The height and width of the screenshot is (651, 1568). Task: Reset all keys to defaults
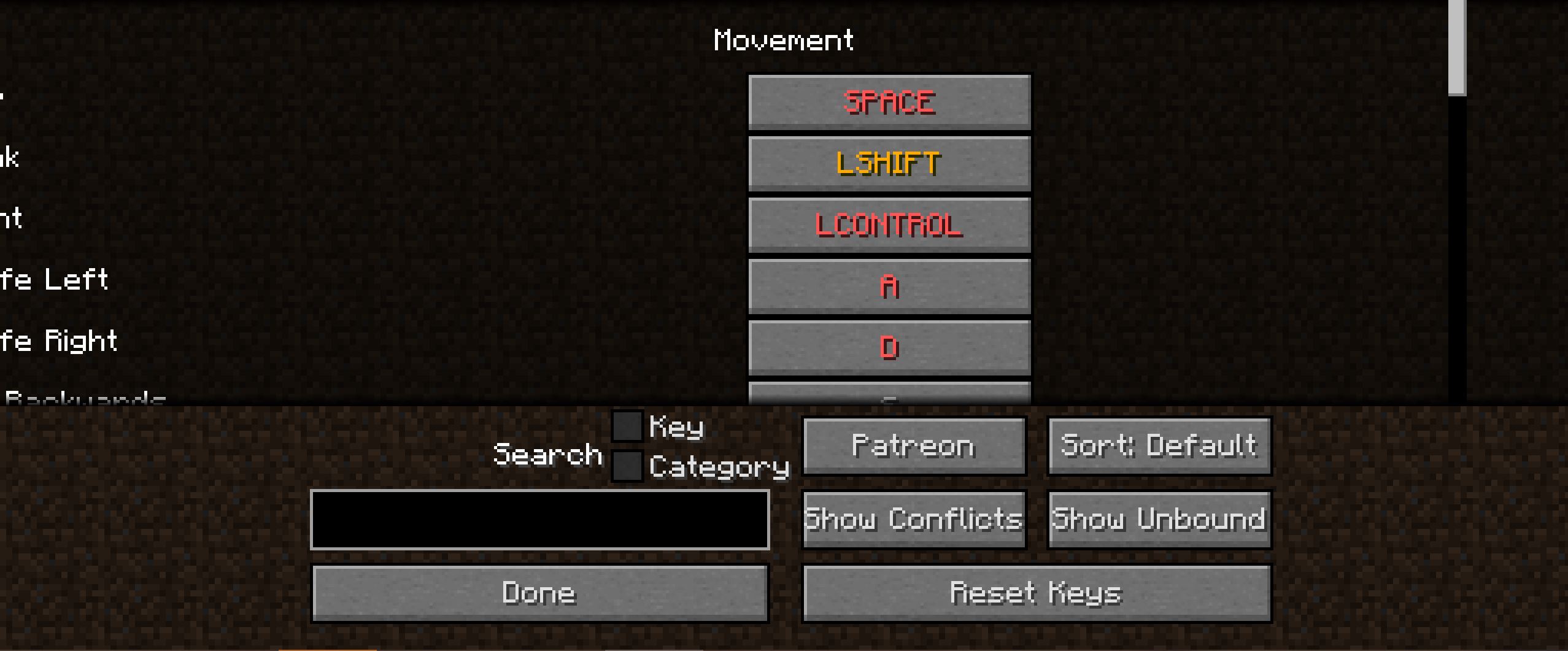pos(1036,592)
